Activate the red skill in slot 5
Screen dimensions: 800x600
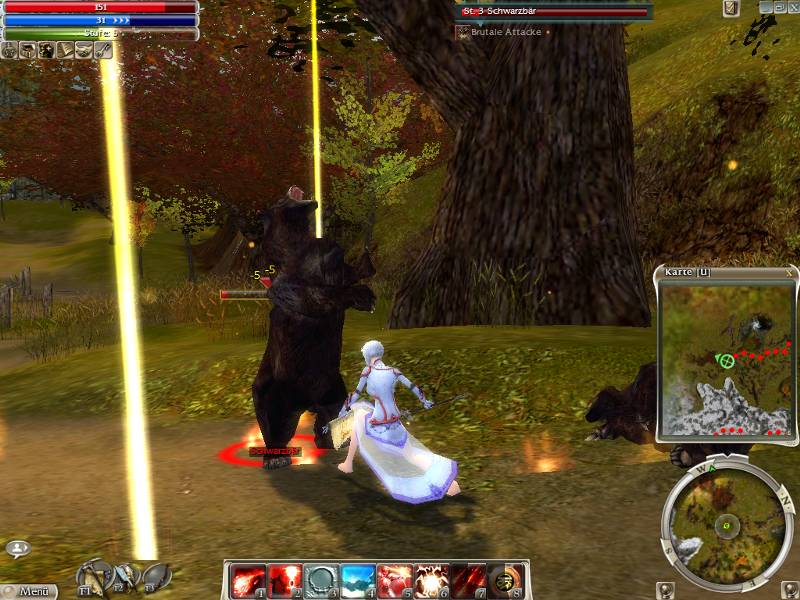[x=393, y=580]
